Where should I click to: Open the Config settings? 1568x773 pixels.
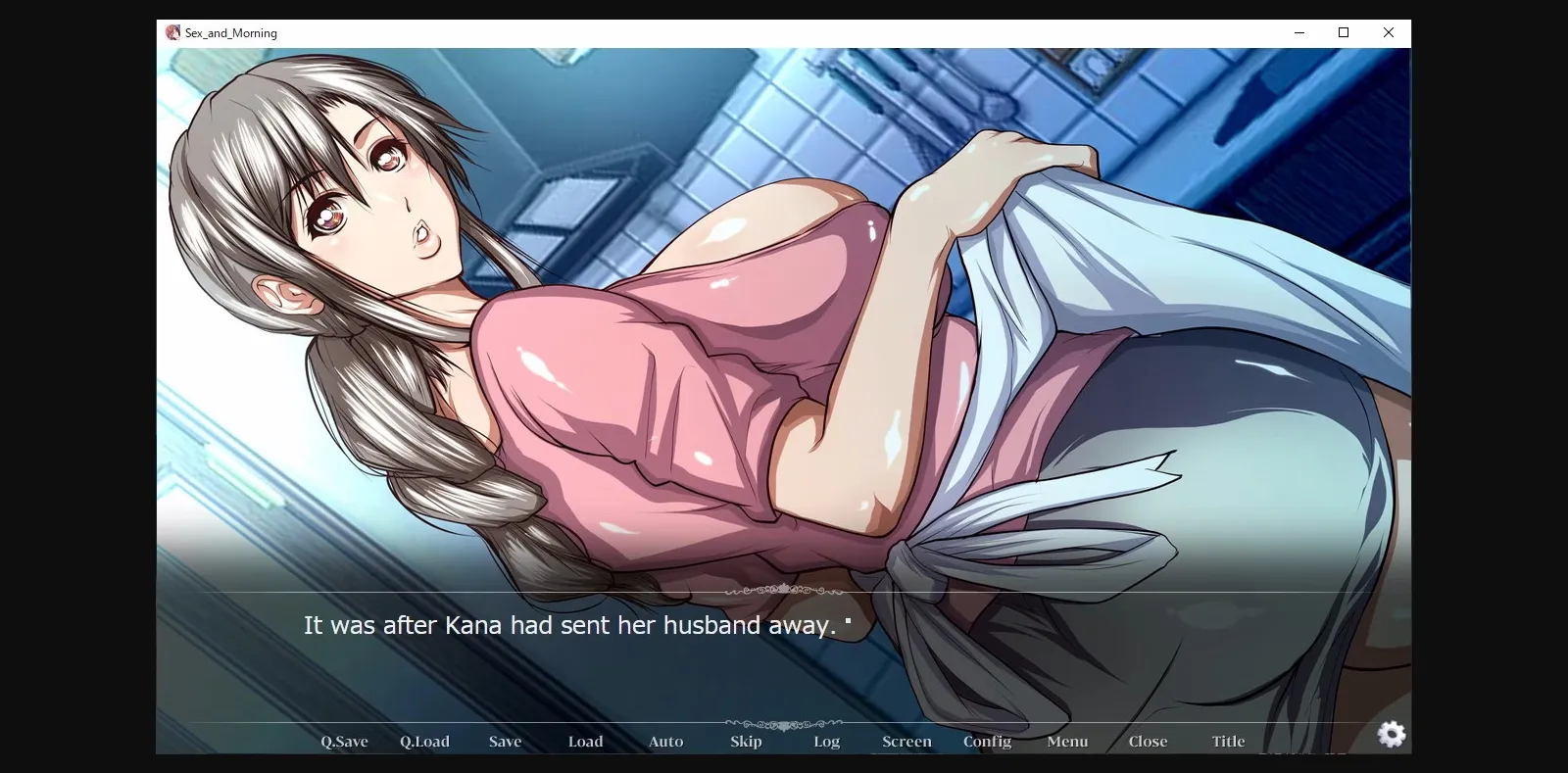pyautogui.click(x=987, y=742)
